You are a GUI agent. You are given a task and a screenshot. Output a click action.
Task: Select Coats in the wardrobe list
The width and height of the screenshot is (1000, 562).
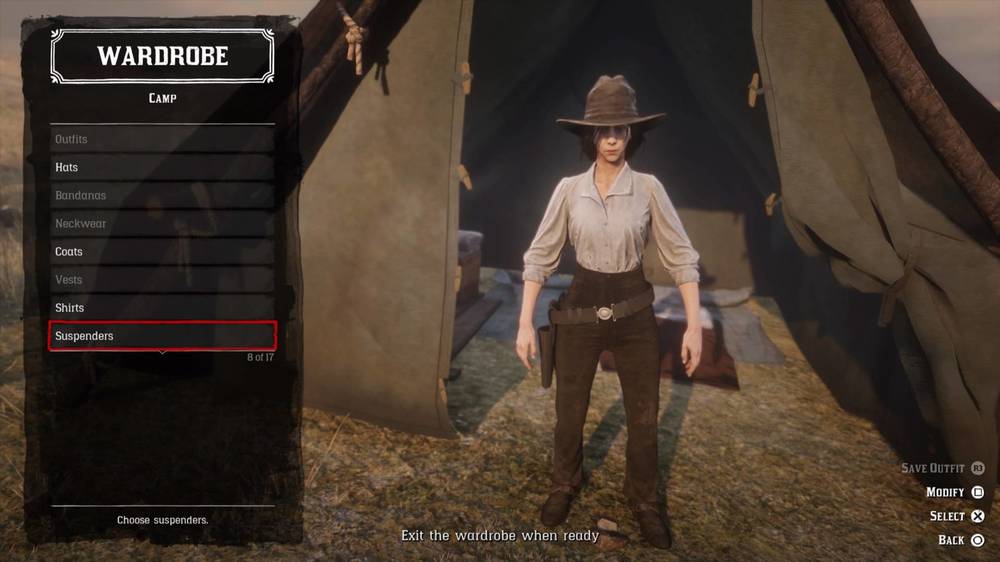pyautogui.click(x=162, y=251)
